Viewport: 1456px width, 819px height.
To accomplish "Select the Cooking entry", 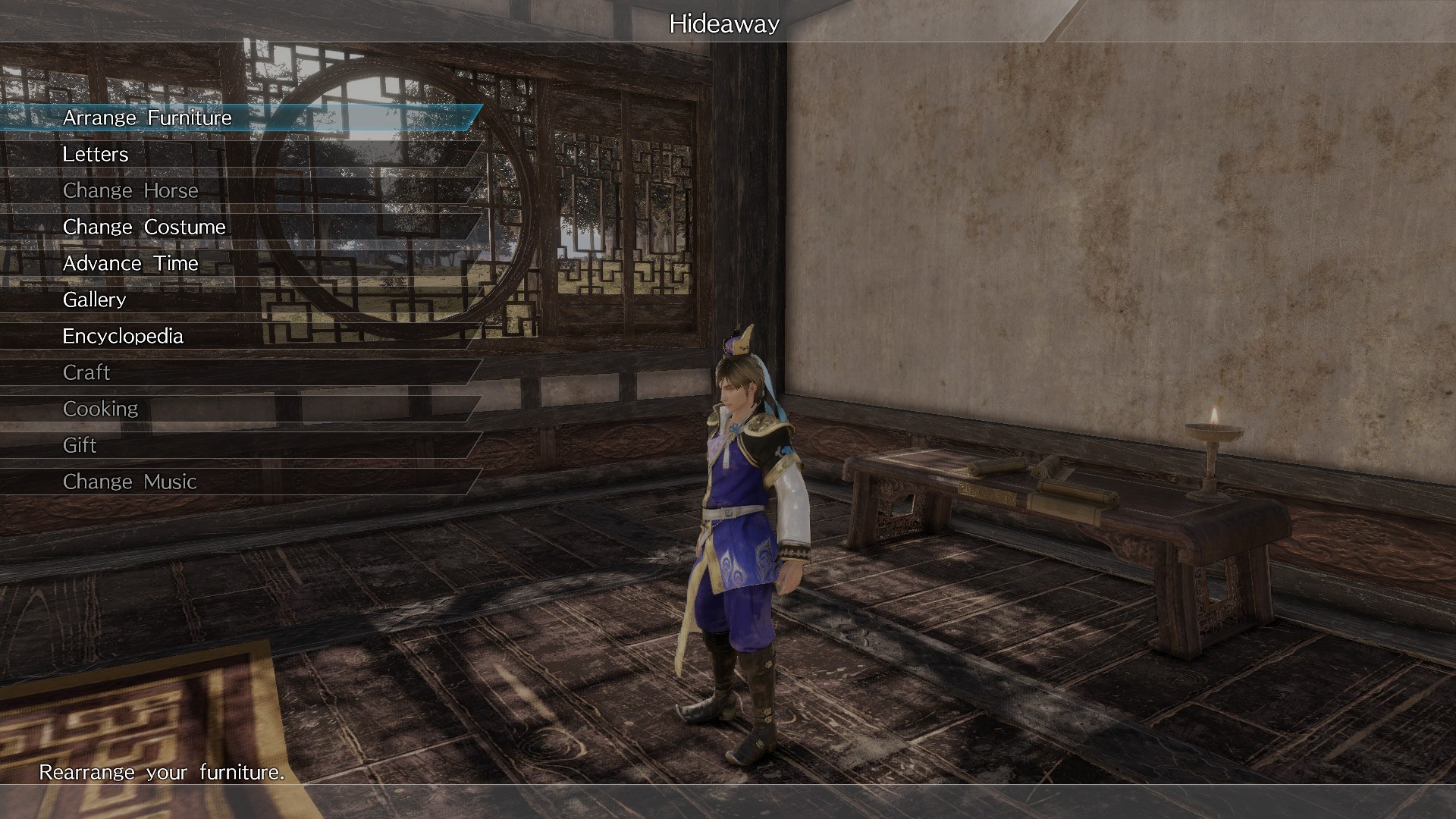I will click(x=99, y=408).
